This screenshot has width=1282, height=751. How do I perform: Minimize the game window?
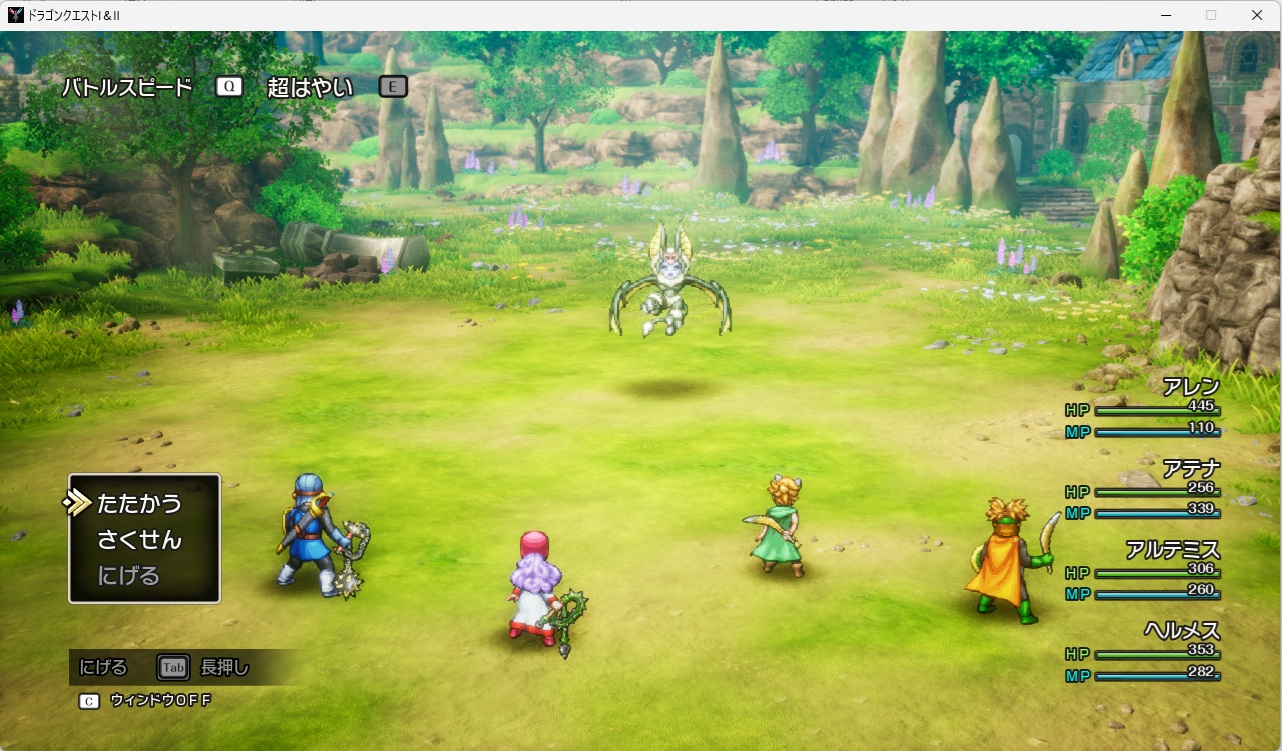click(x=1166, y=15)
